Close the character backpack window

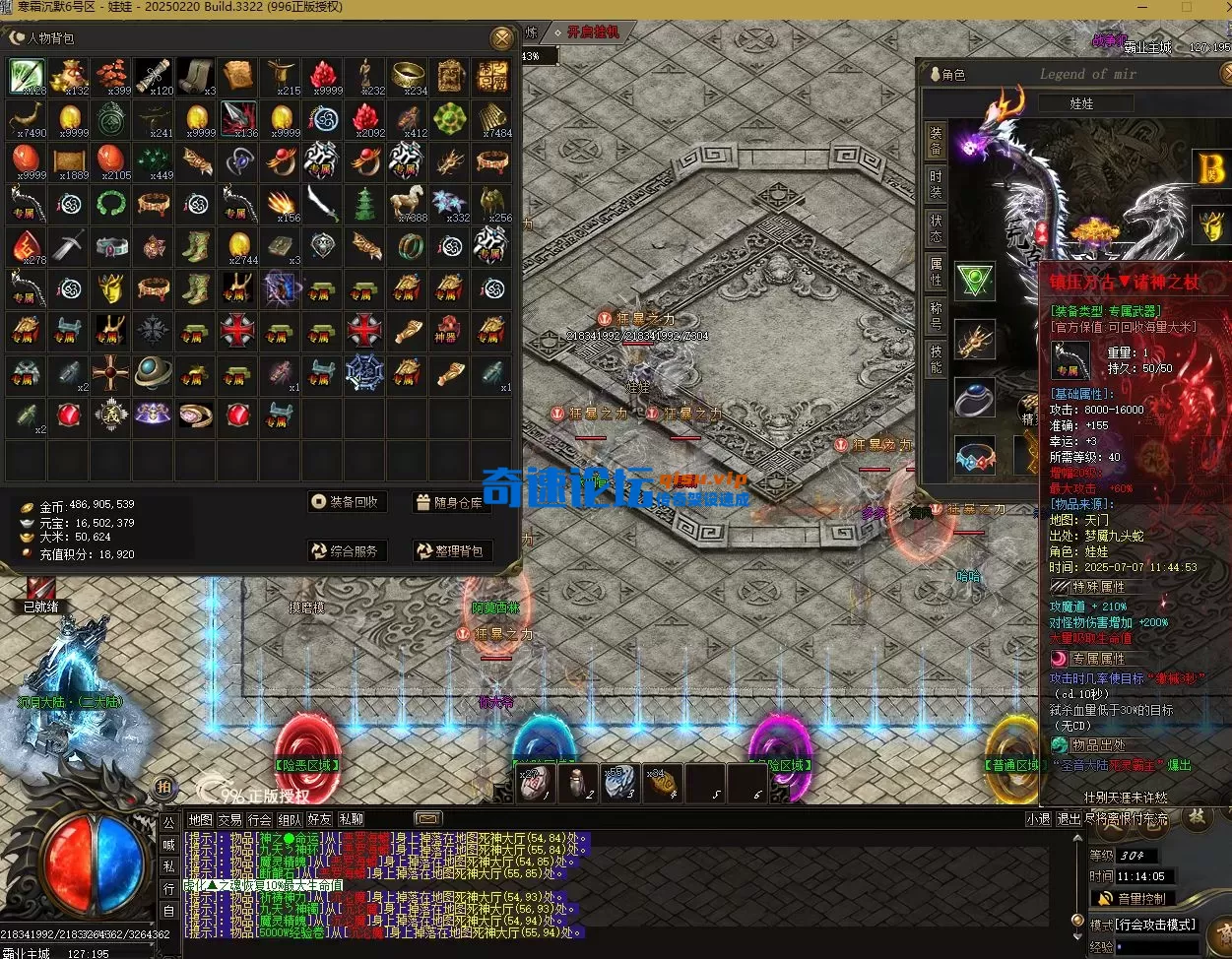[502, 38]
